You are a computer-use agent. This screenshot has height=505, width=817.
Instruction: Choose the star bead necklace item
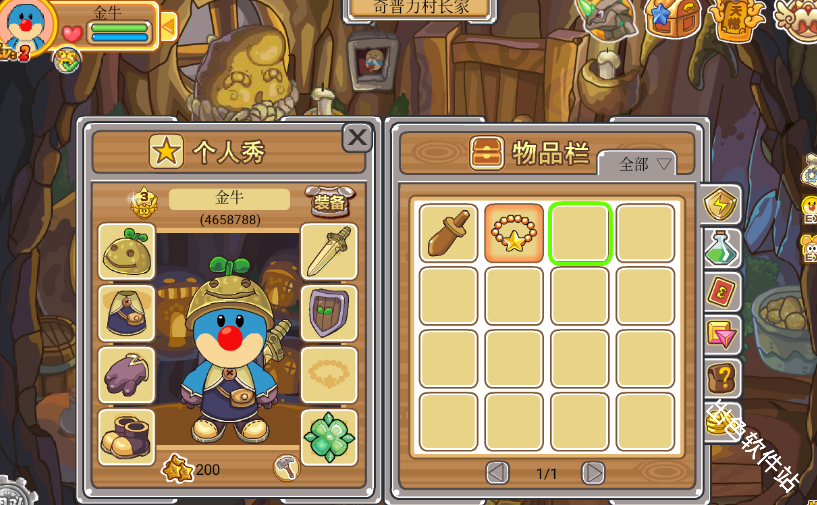(x=514, y=233)
